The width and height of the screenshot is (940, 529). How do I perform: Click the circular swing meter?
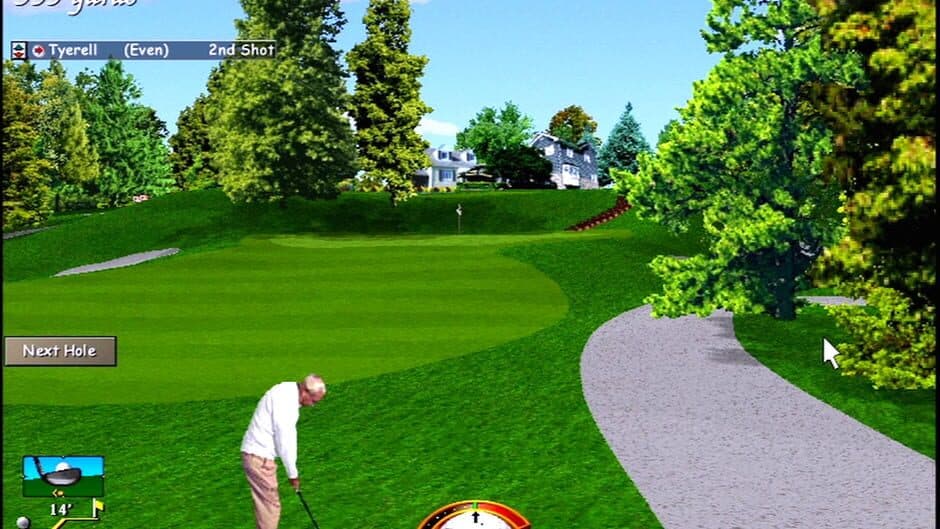pyautogui.click(x=474, y=516)
